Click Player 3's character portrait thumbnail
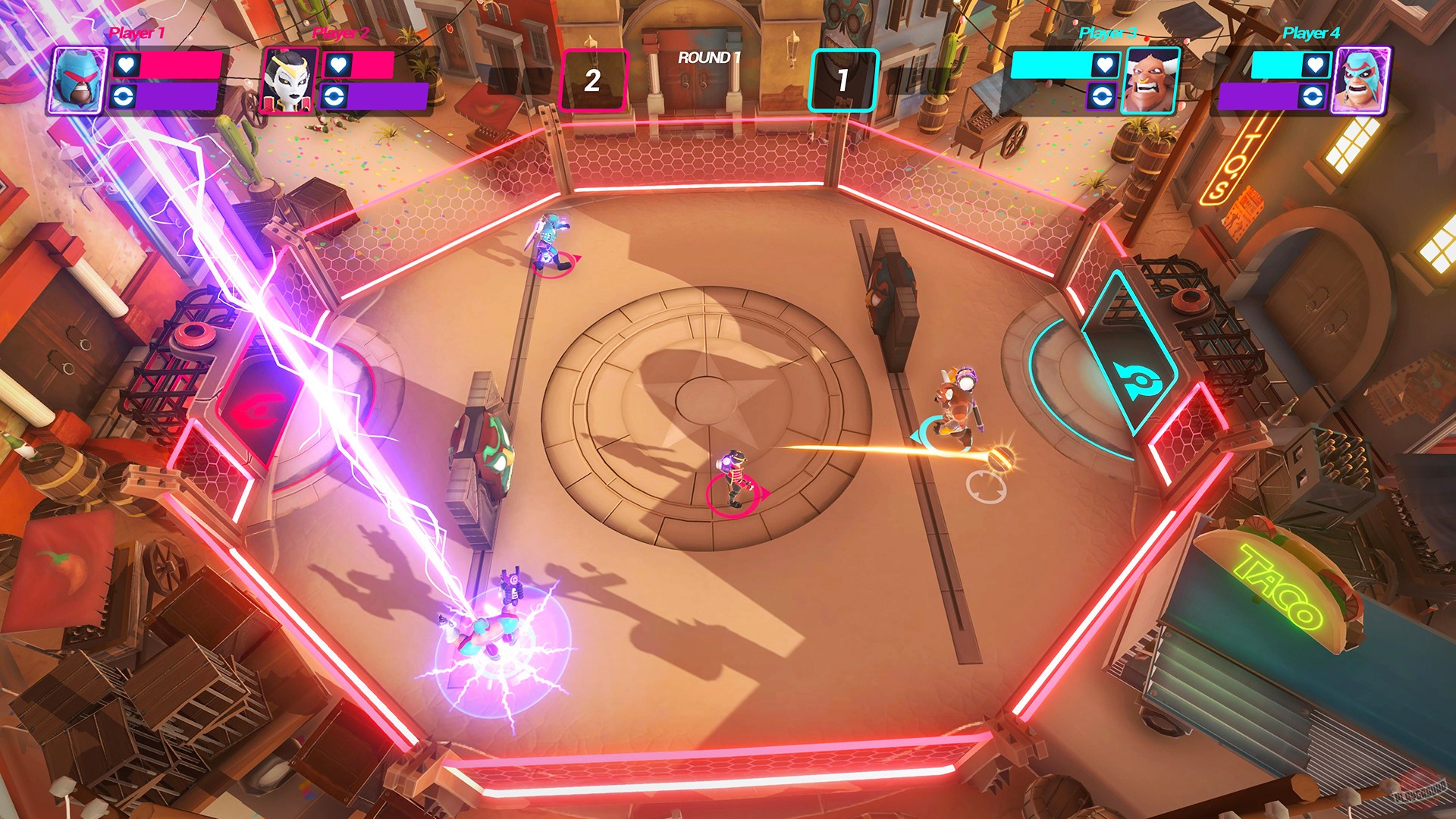This screenshot has width=1456, height=819. click(x=1150, y=79)
